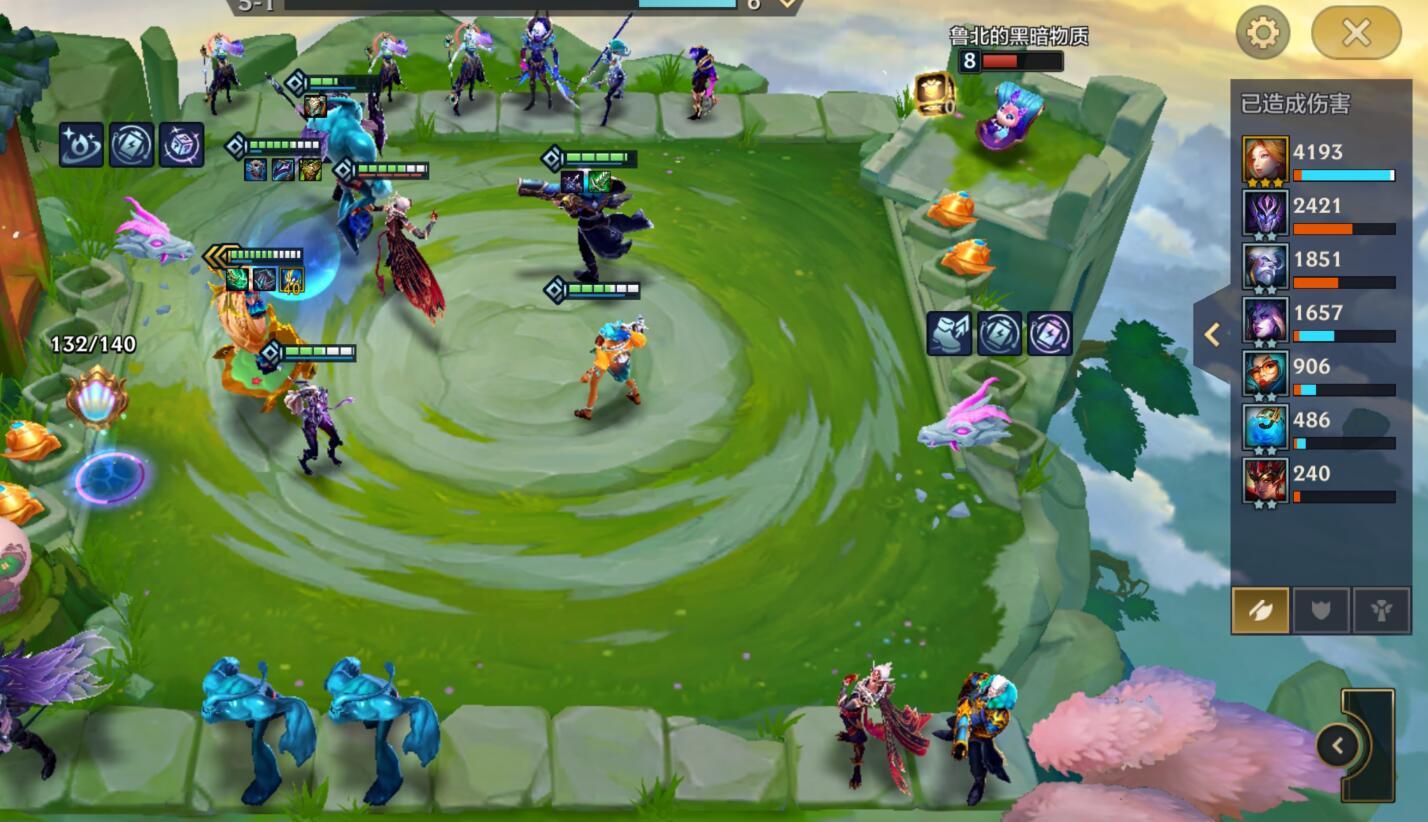The height and width of the screenshot is (822, 1428).
Task: Inspect the boot with arrow augment icon
Action: (x=949, y=334)
